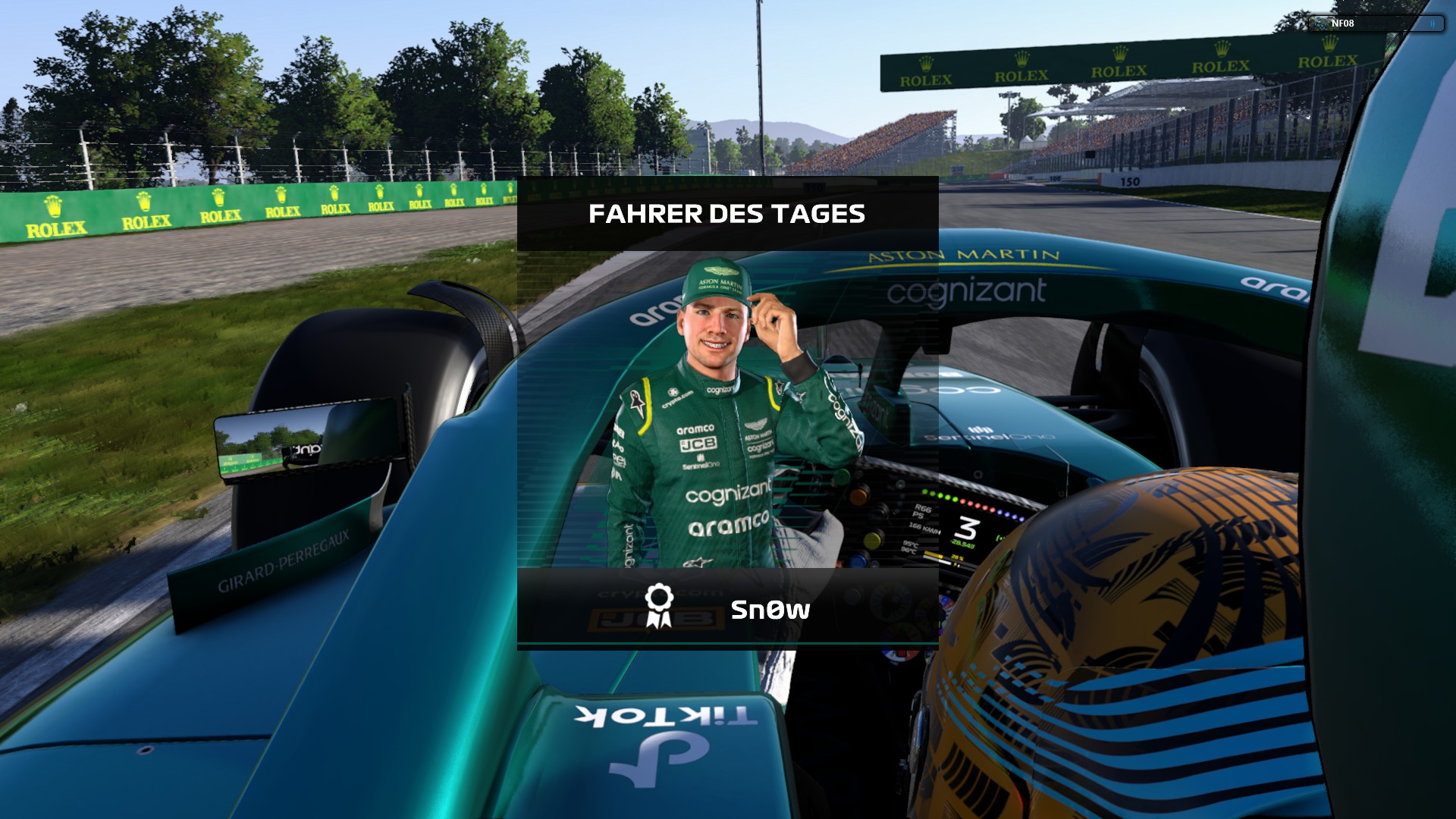The height and width of the screenshot is (819, 1456).
Task: Select the Sn0w driver of the day banner
Action: (x=727, y=608)
